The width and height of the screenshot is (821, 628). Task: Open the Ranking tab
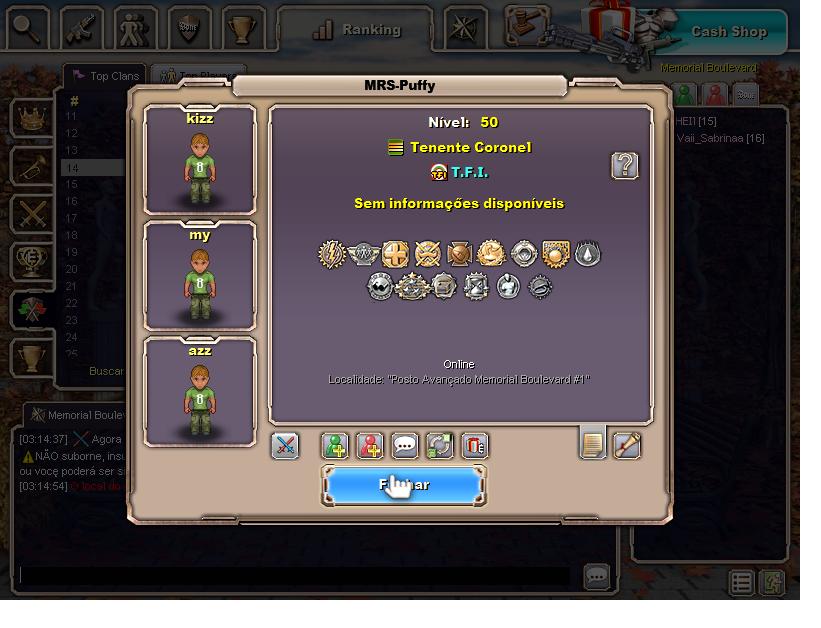click(x=357, y=30)
